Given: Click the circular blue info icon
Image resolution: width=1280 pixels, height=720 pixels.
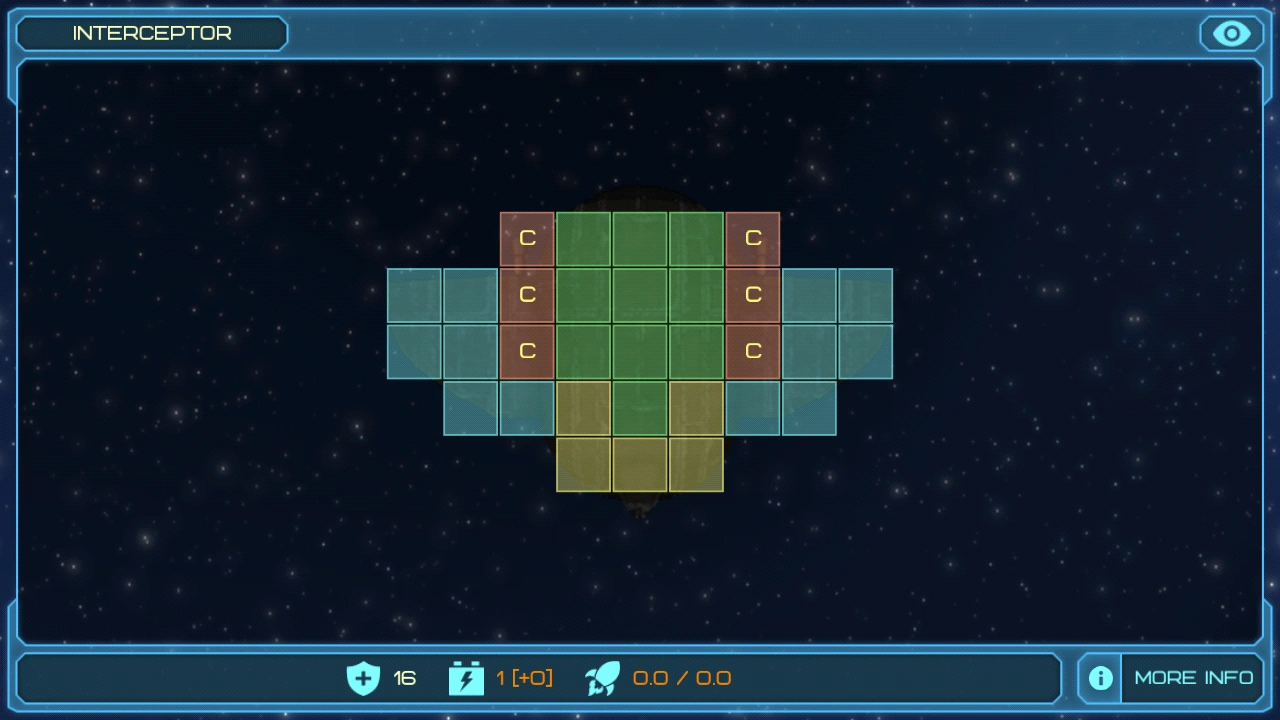Looking at the screenshot, I should click(1099, 678).
